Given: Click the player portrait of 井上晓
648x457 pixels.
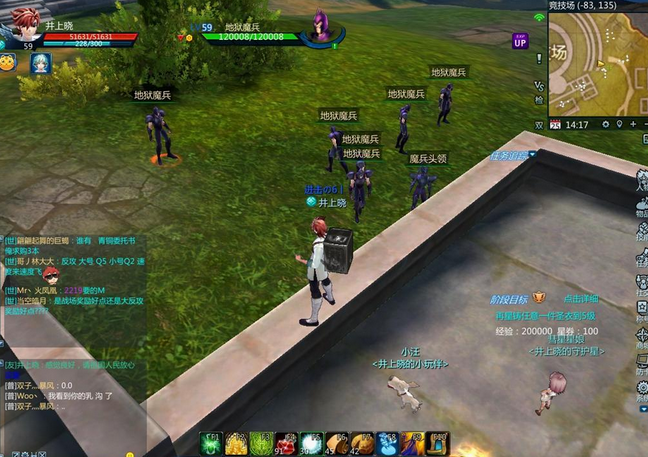Looking at the screenshot, I should coord(26,21).
